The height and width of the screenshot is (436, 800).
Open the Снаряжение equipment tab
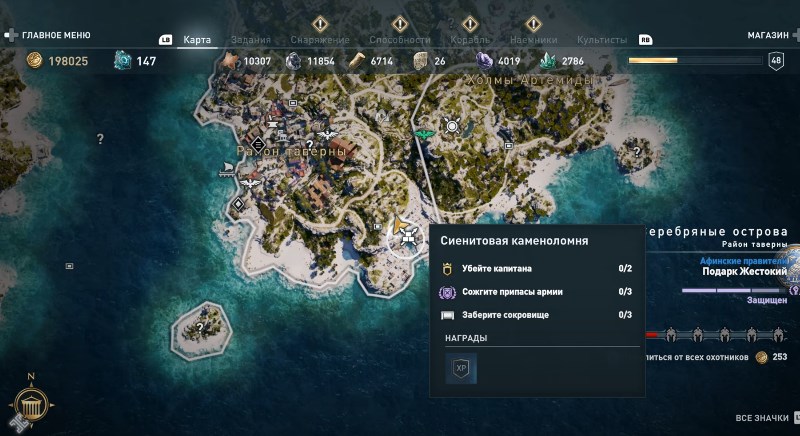(320, 40)
